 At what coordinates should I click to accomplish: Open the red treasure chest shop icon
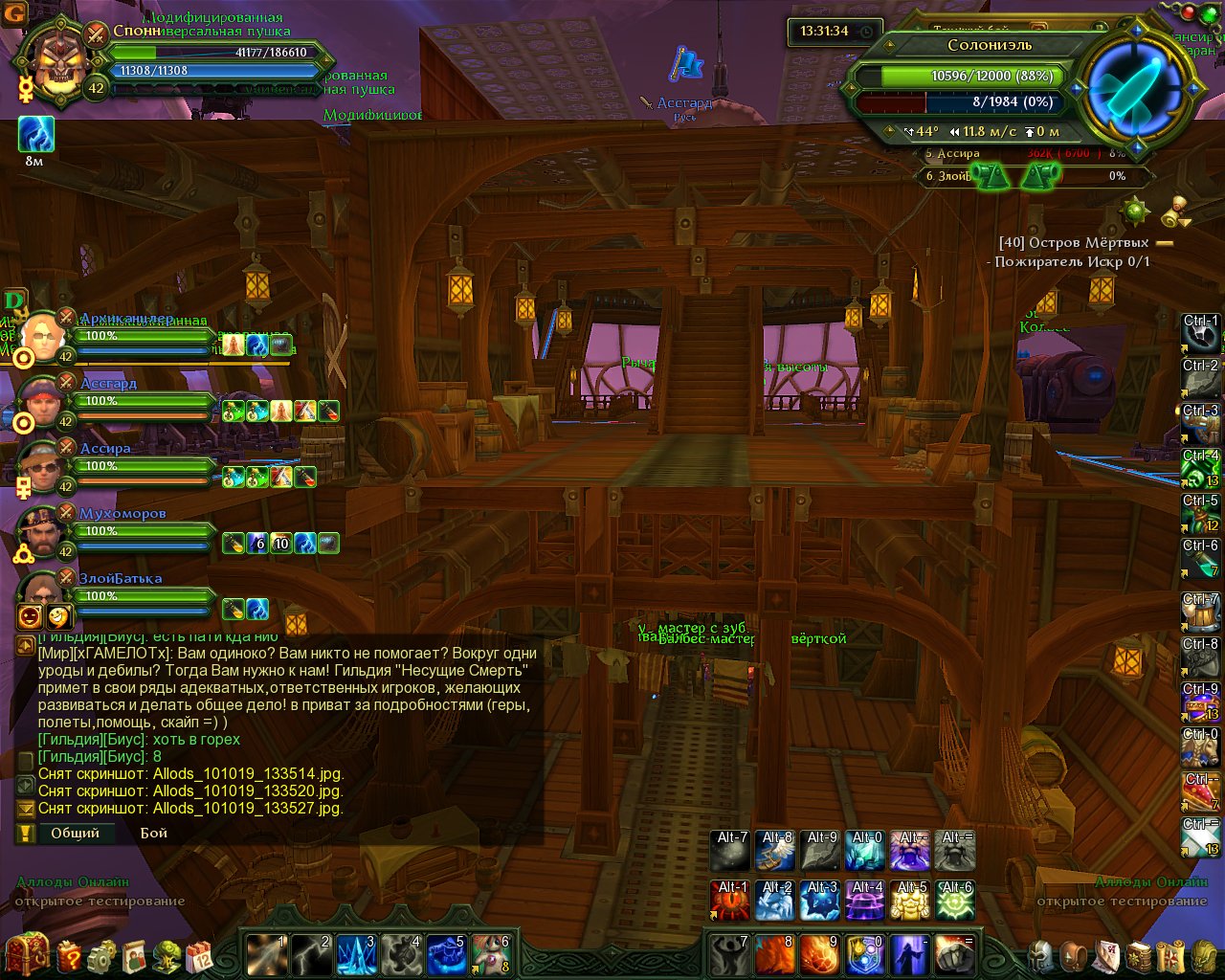pyautogui.click(x=26, y=953)
